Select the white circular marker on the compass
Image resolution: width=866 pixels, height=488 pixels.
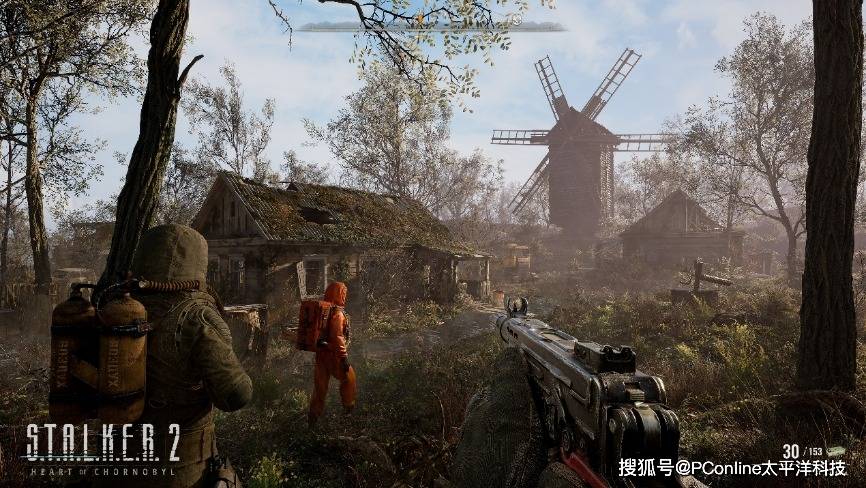(517, 19)
